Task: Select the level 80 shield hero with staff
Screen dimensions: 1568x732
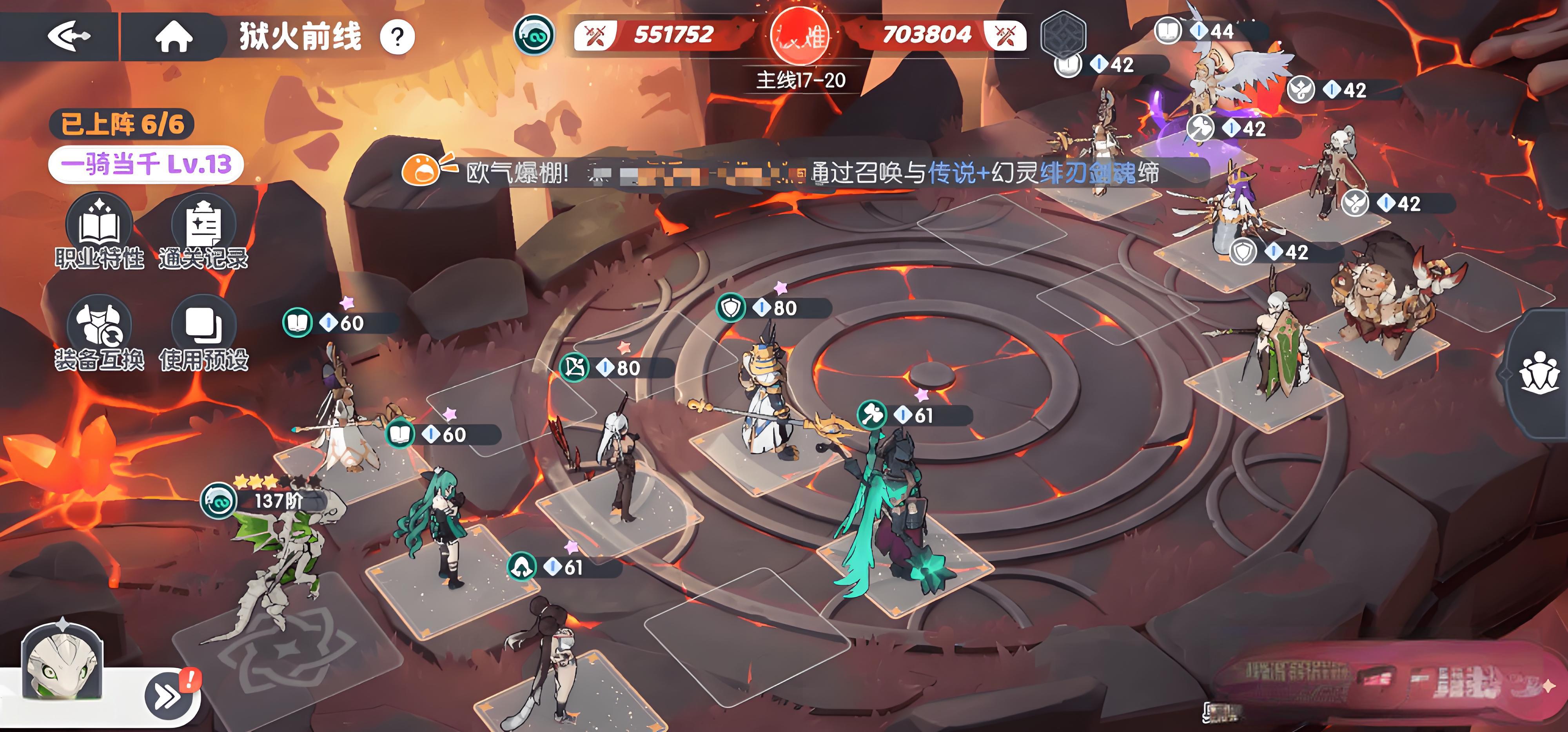Action: point(767,402)
